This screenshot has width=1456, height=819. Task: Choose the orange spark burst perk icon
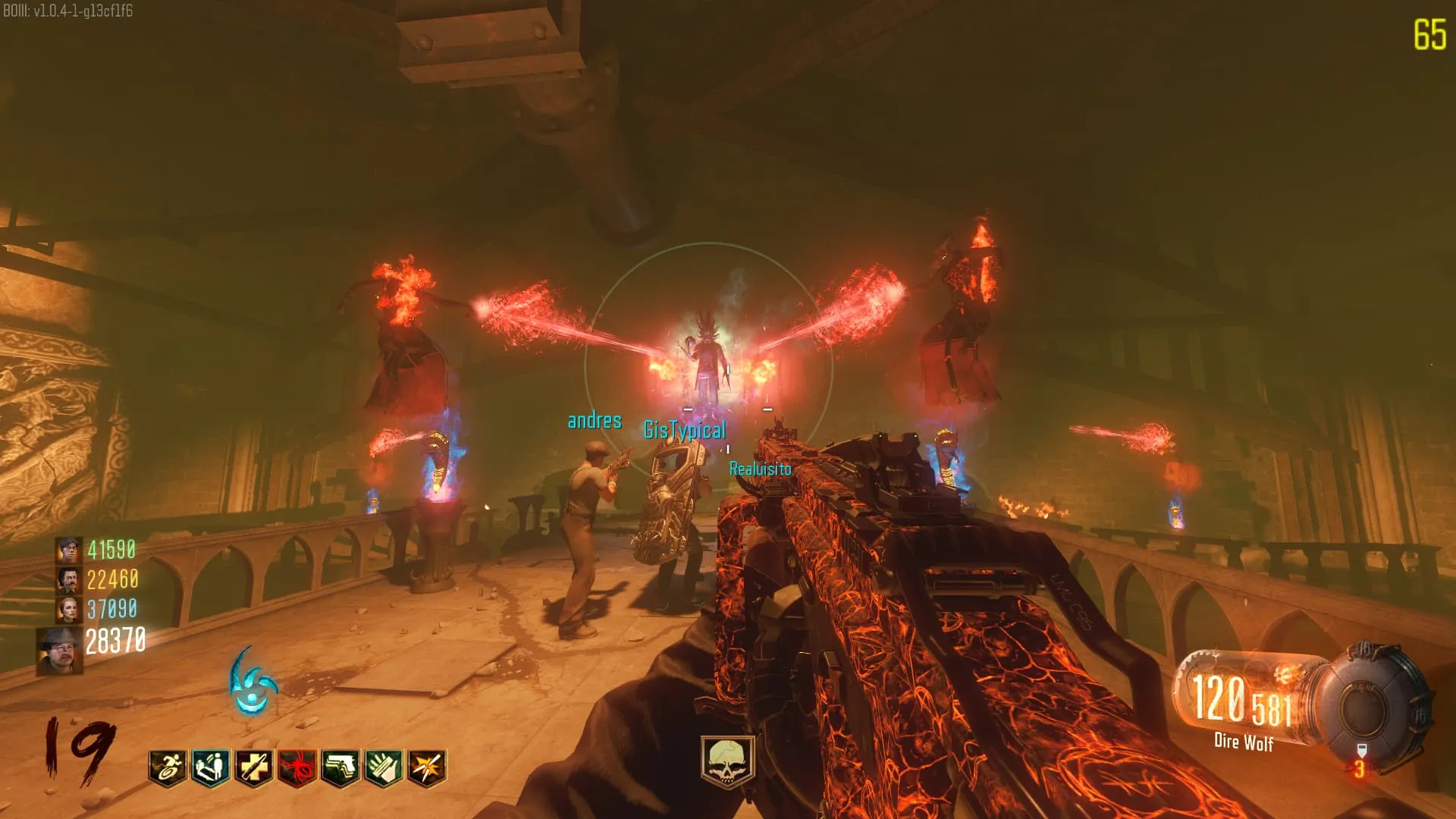427,767
